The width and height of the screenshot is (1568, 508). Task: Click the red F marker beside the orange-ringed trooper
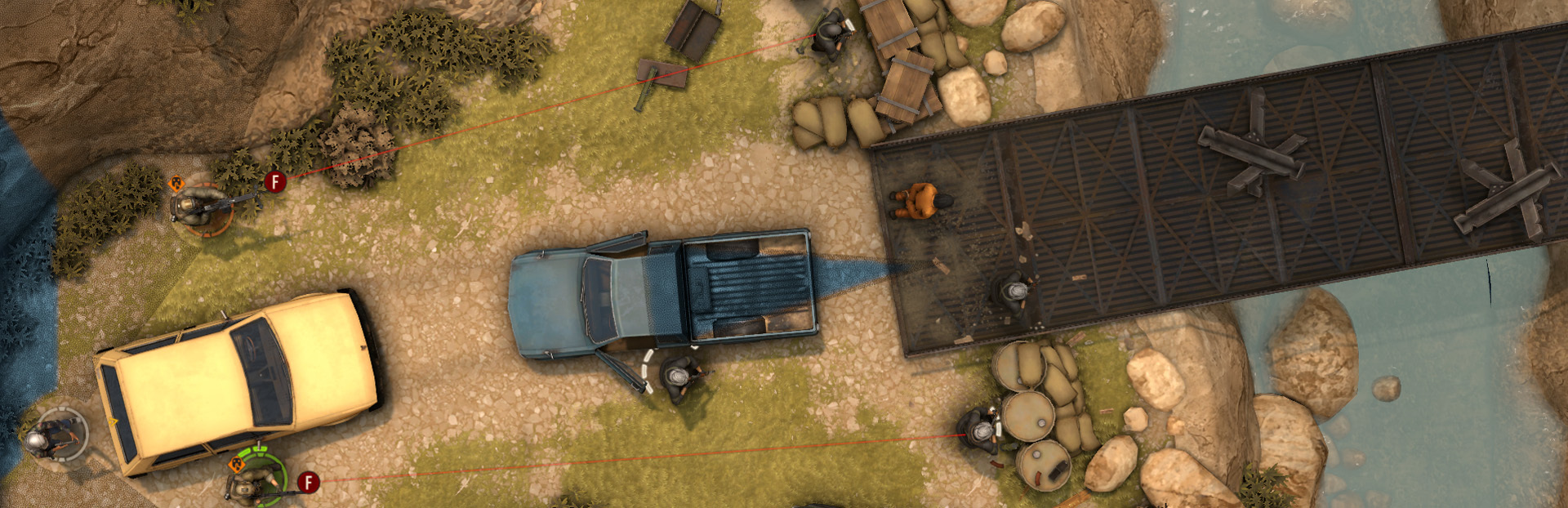point(275,181)
